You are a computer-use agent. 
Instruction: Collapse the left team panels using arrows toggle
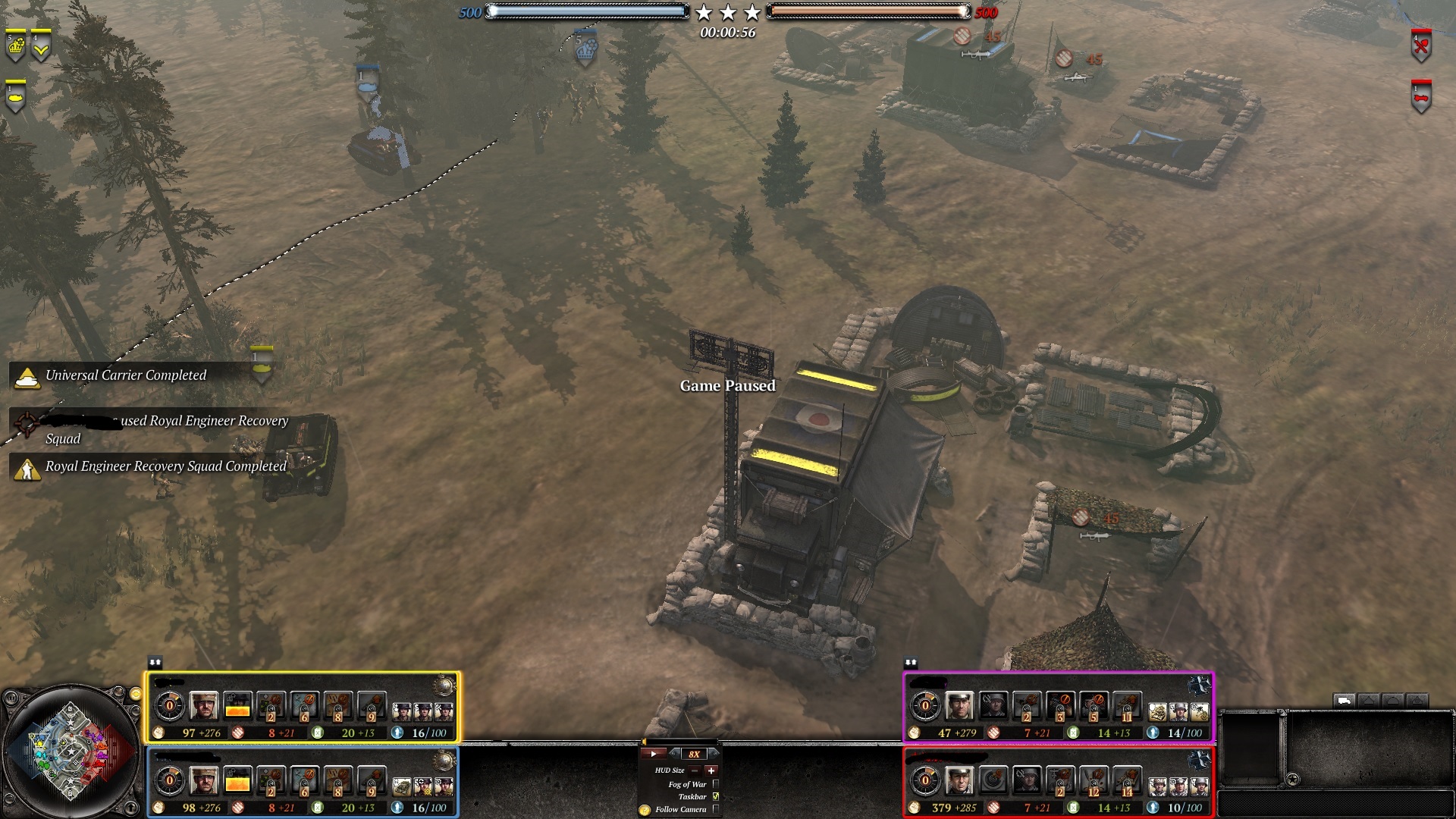pos(155,663)
